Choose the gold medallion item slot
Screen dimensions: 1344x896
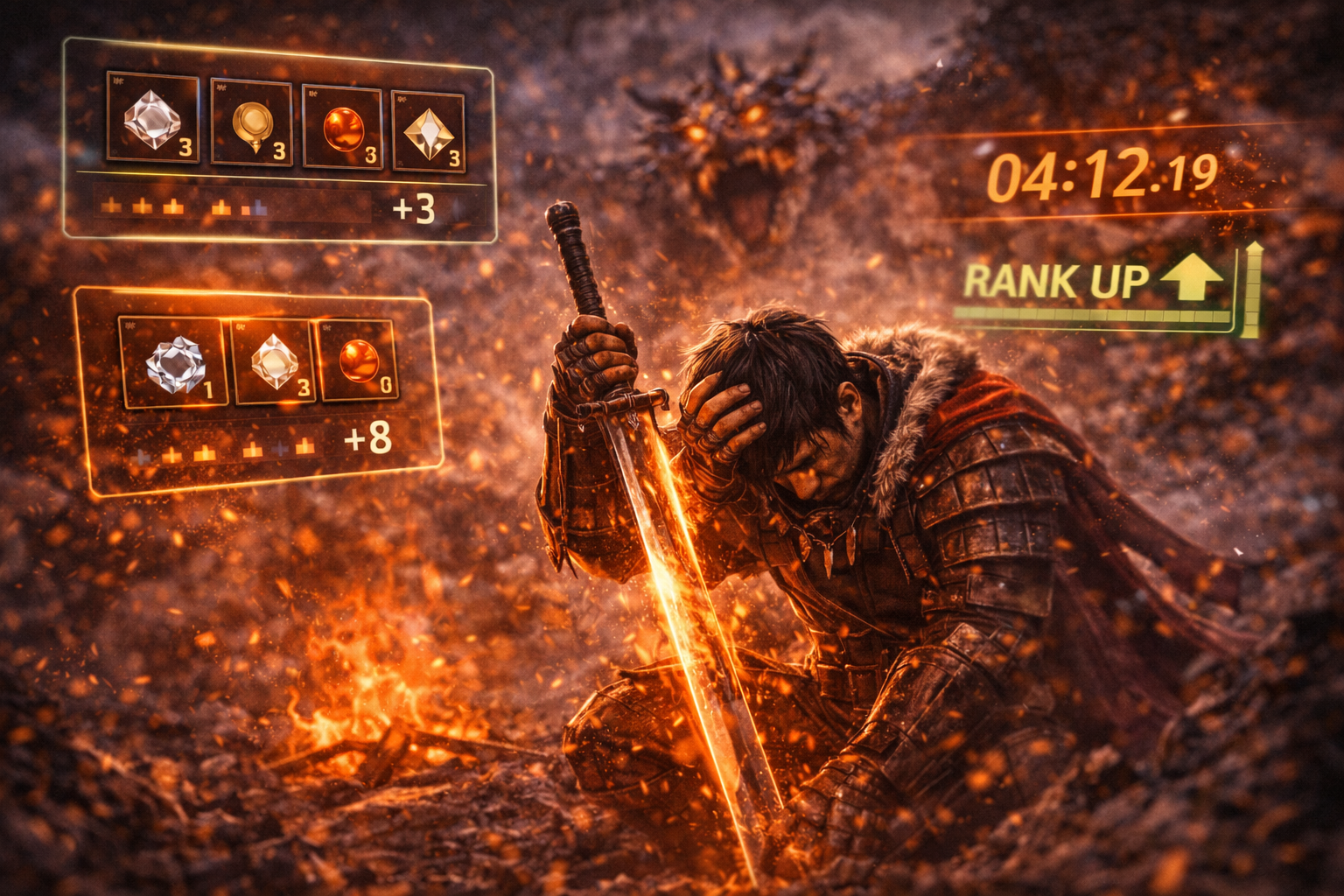coord(251,122)
